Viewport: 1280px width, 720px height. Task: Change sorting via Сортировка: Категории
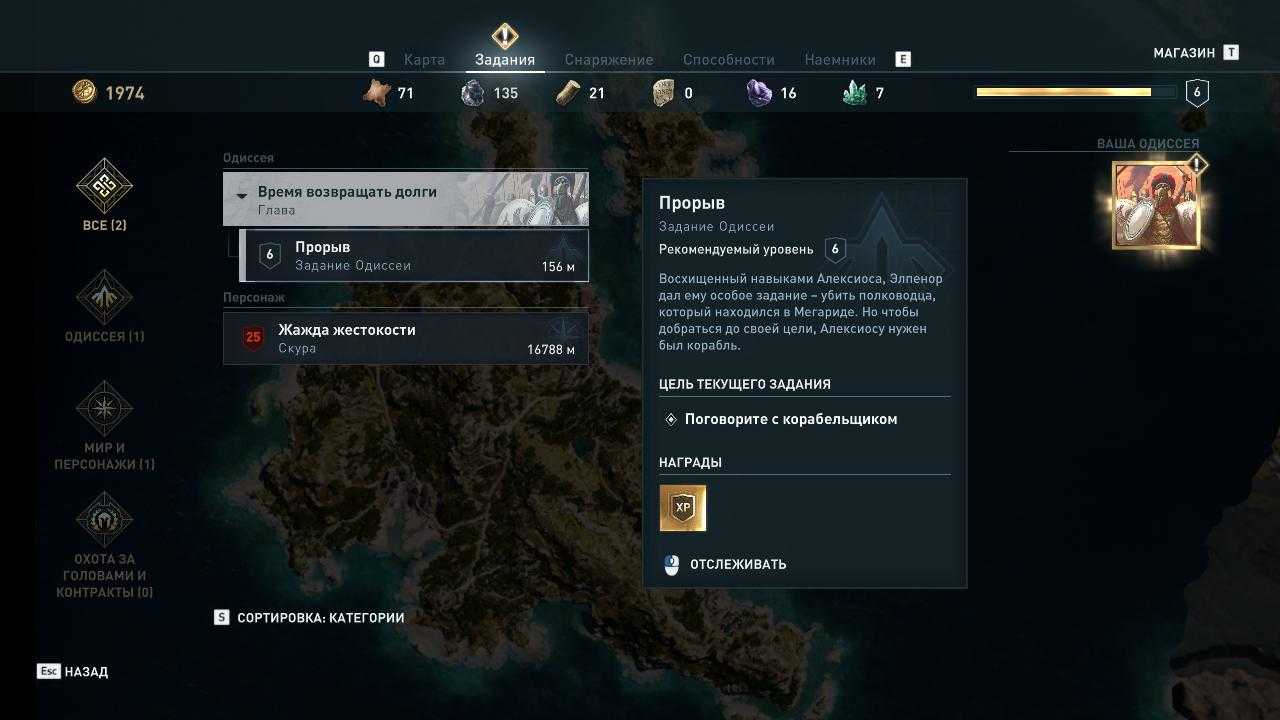pos(310,618)
